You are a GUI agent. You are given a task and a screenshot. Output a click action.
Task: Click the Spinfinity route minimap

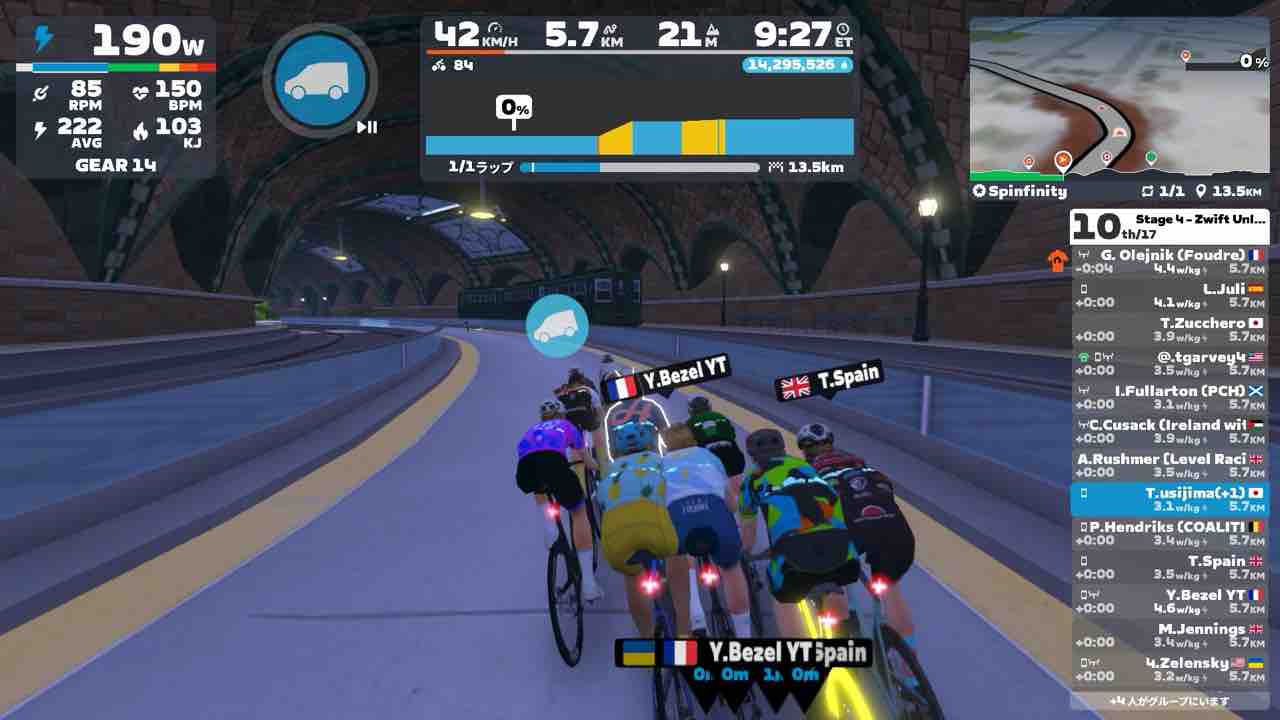point(1118,98)
